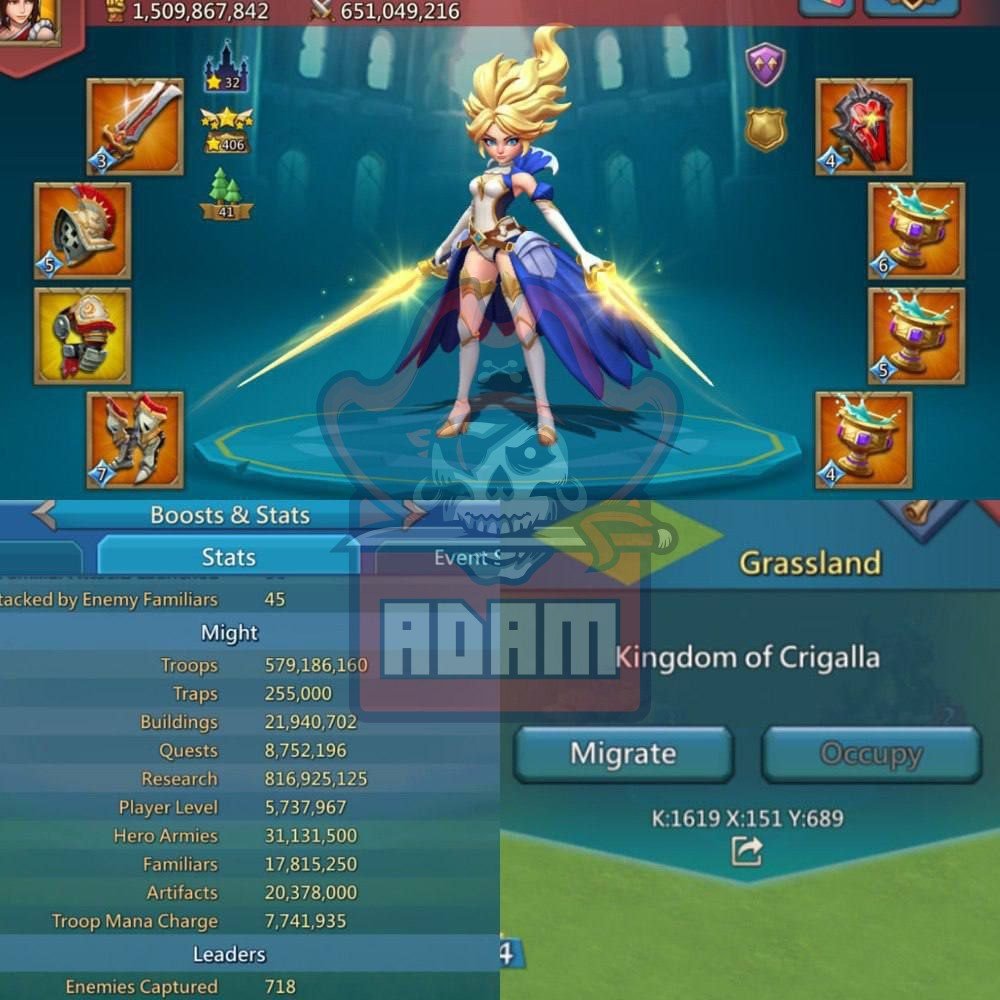Viewport: 1000px width, 1000px height.
Task: Open the purple shield badge icon
Action: (x=766, y=65)
